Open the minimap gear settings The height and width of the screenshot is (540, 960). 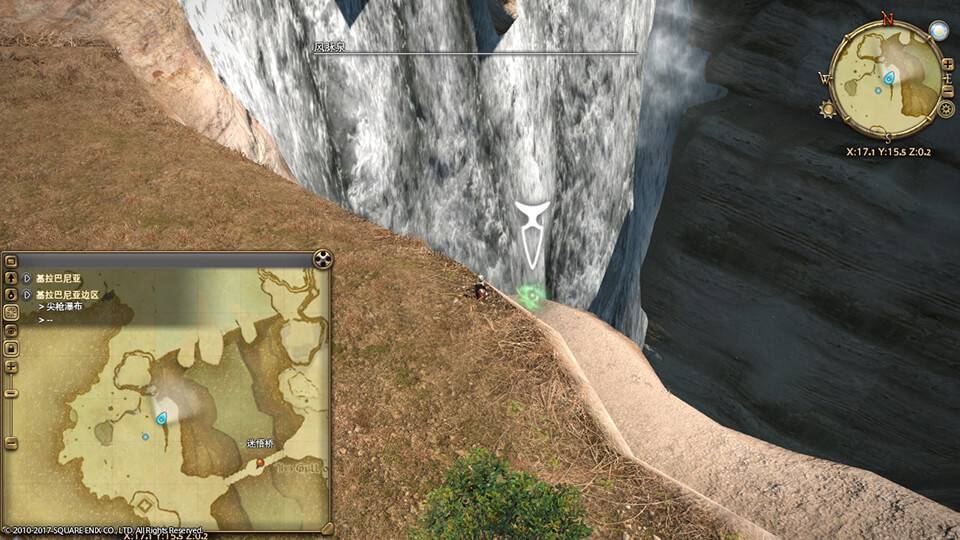[x=946, y=109]
